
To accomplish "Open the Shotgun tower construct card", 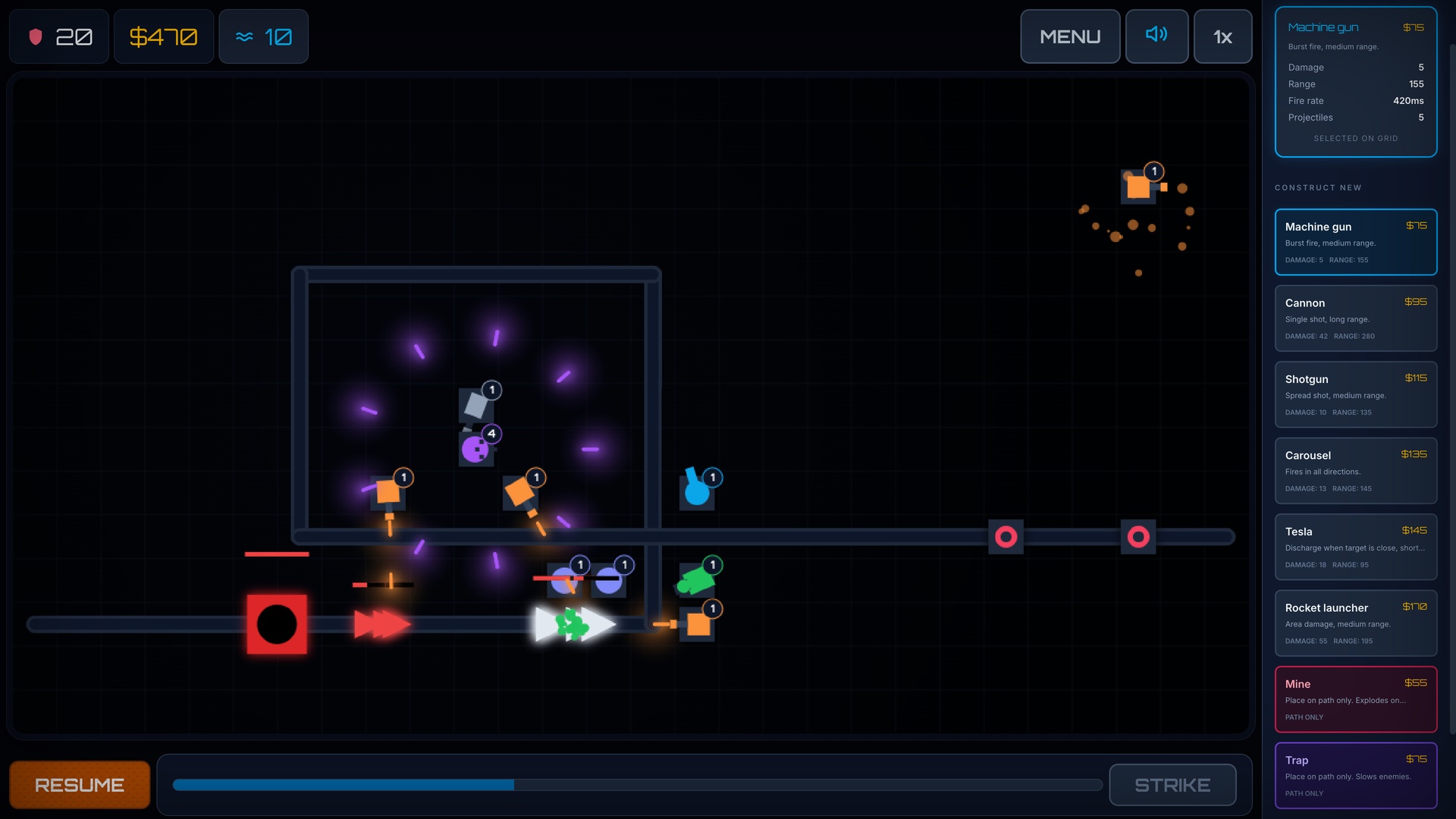I will [x=1356, y=394].
